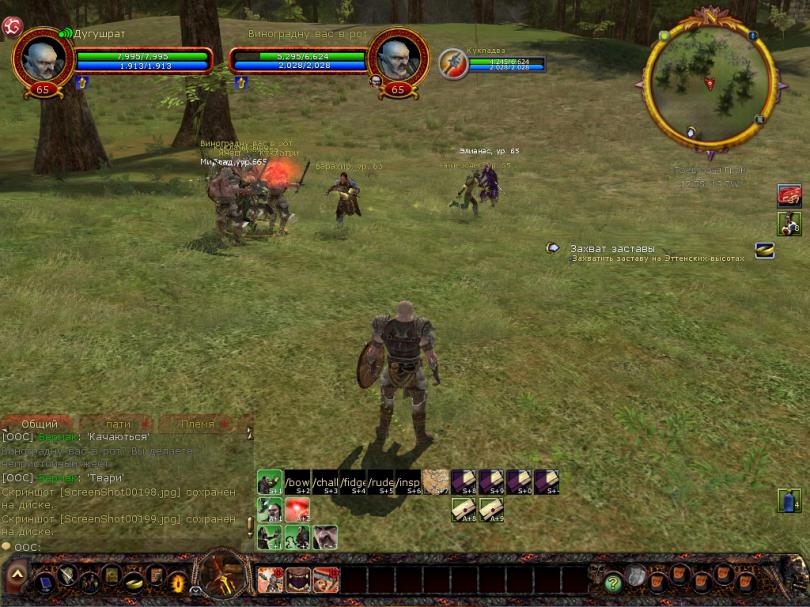Open the help question-mark button

tap(612, 582)
